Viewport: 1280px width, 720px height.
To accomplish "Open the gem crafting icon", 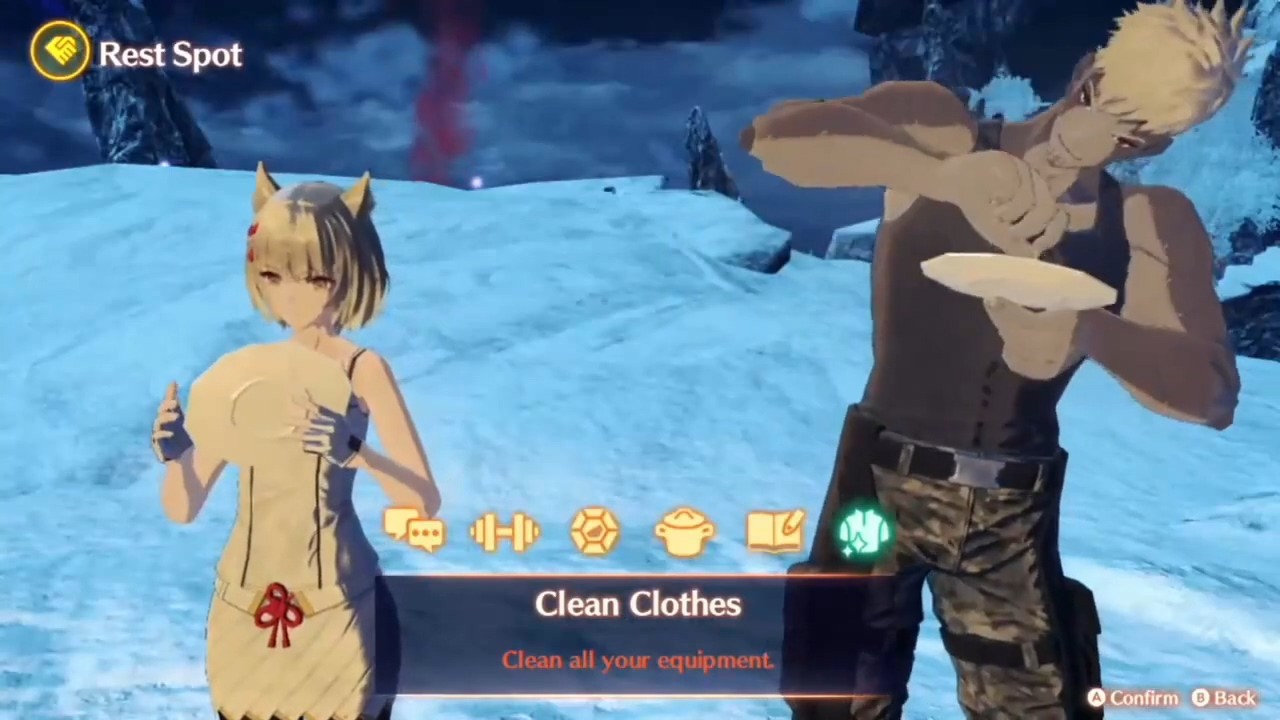I will click(595, 531).
